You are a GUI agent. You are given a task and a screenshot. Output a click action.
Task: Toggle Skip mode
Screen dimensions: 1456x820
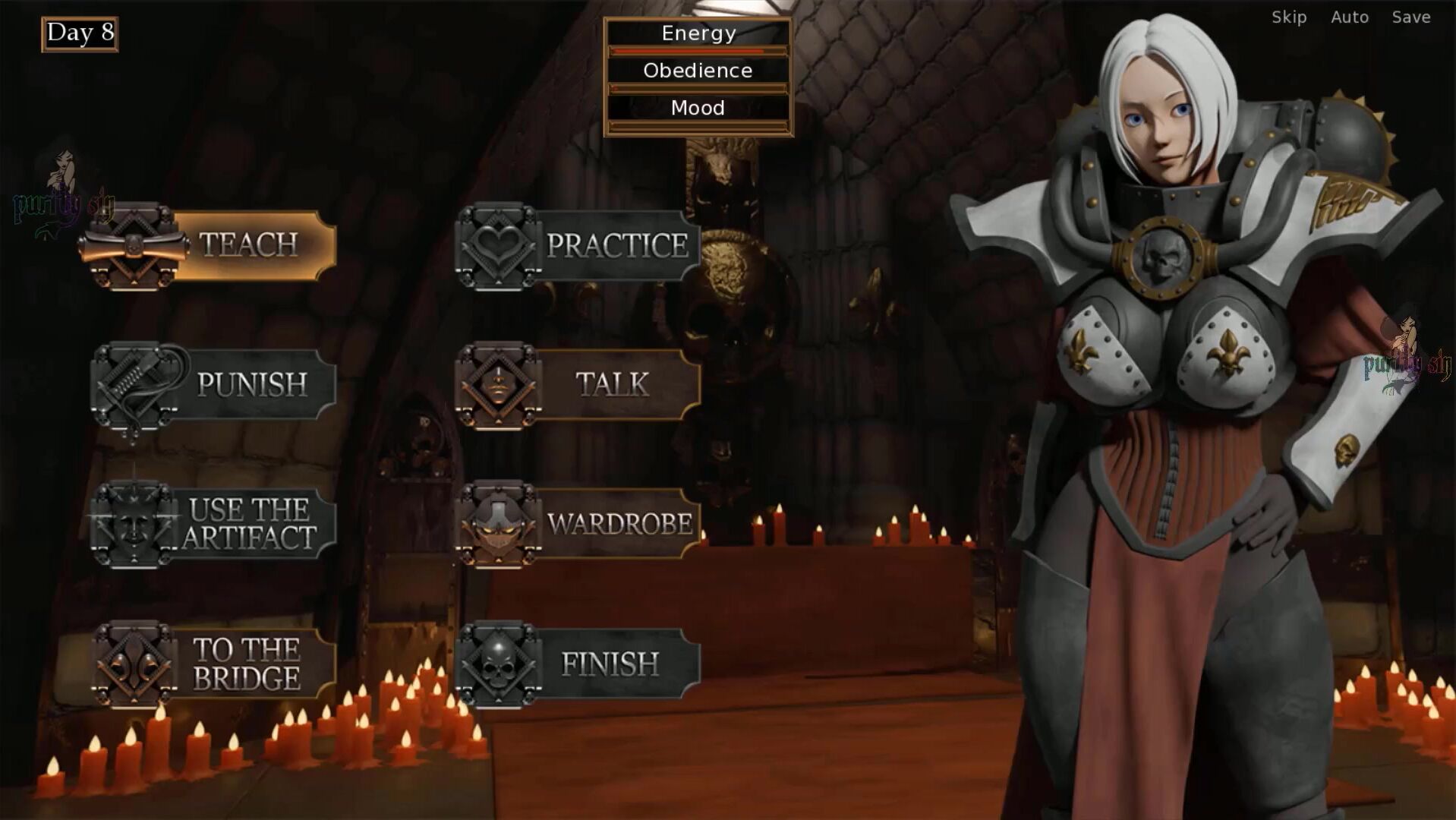1289,17
